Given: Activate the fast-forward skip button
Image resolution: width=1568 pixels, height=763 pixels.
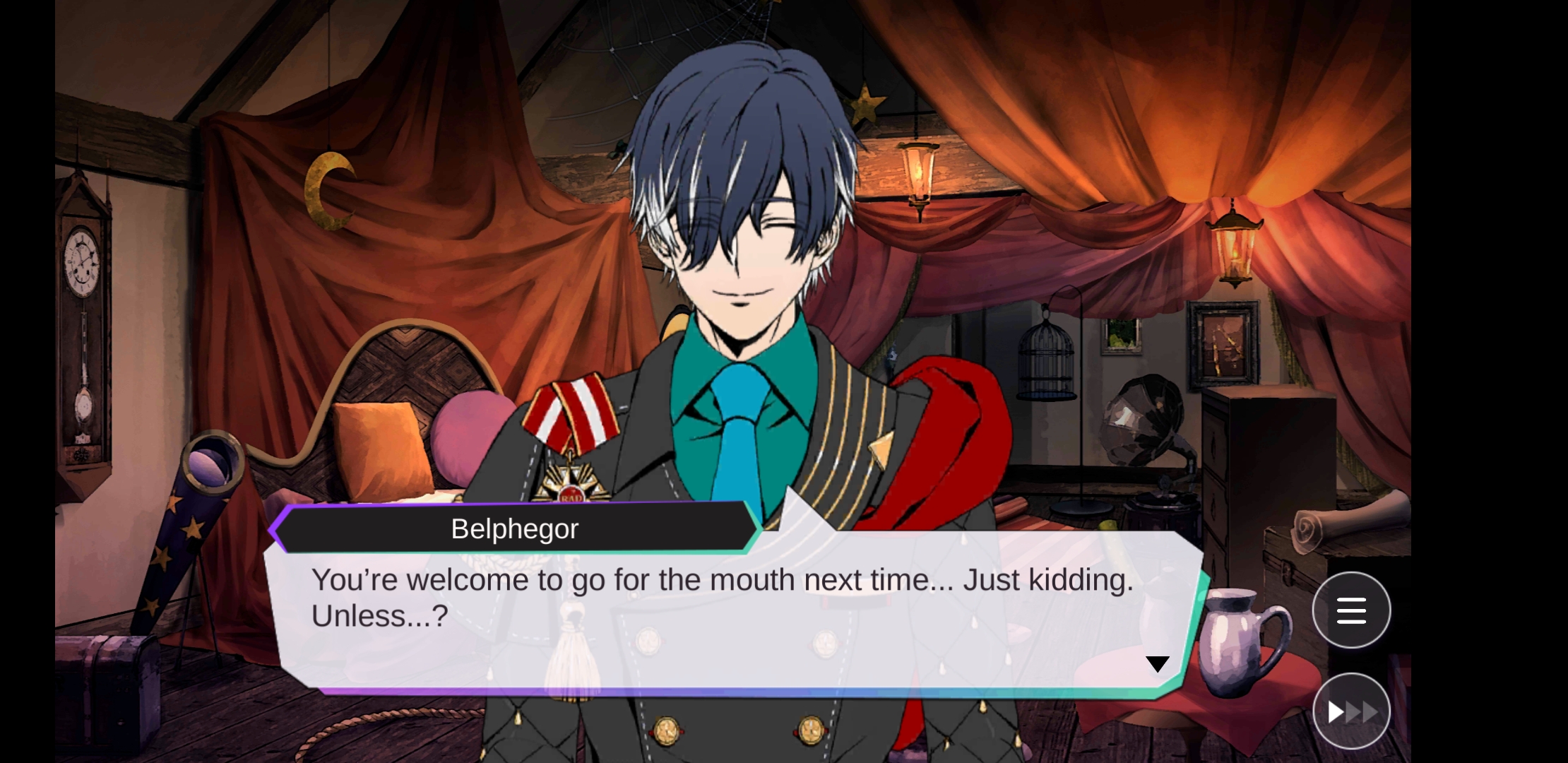Looking at the screenshot, I should (x=1350, y=711).
